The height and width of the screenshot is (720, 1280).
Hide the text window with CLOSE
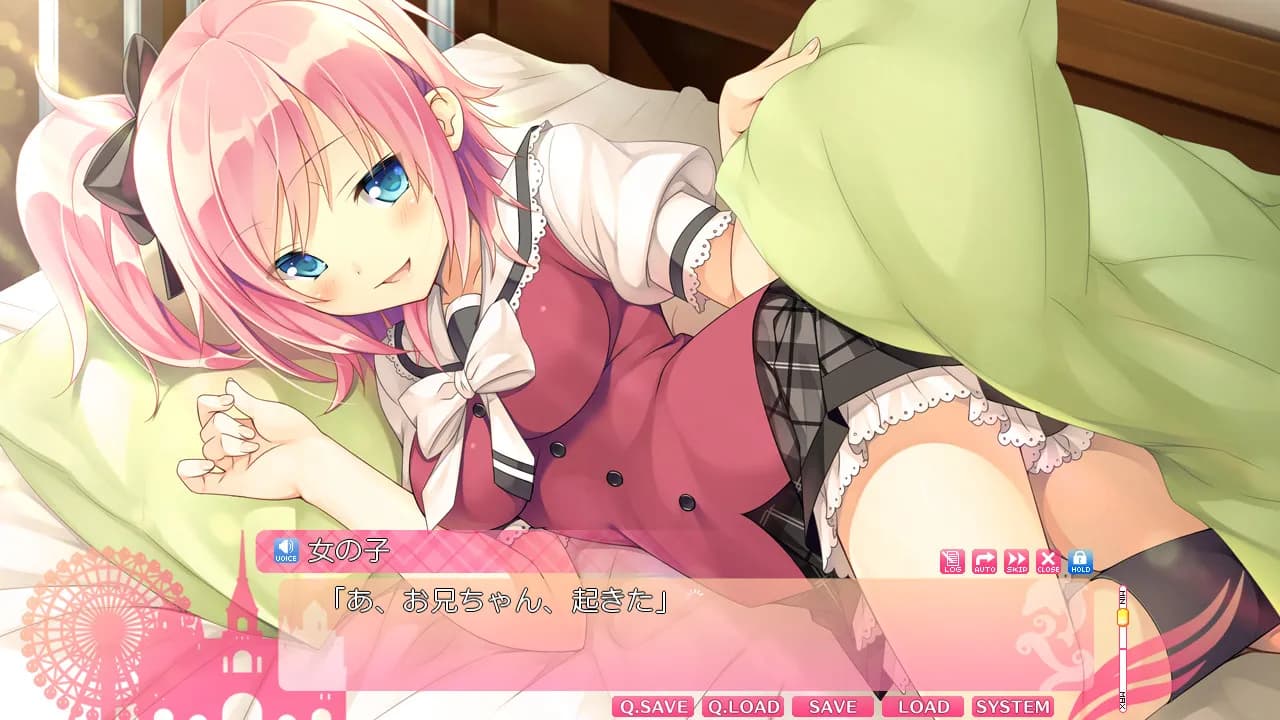click(1048, 562)
